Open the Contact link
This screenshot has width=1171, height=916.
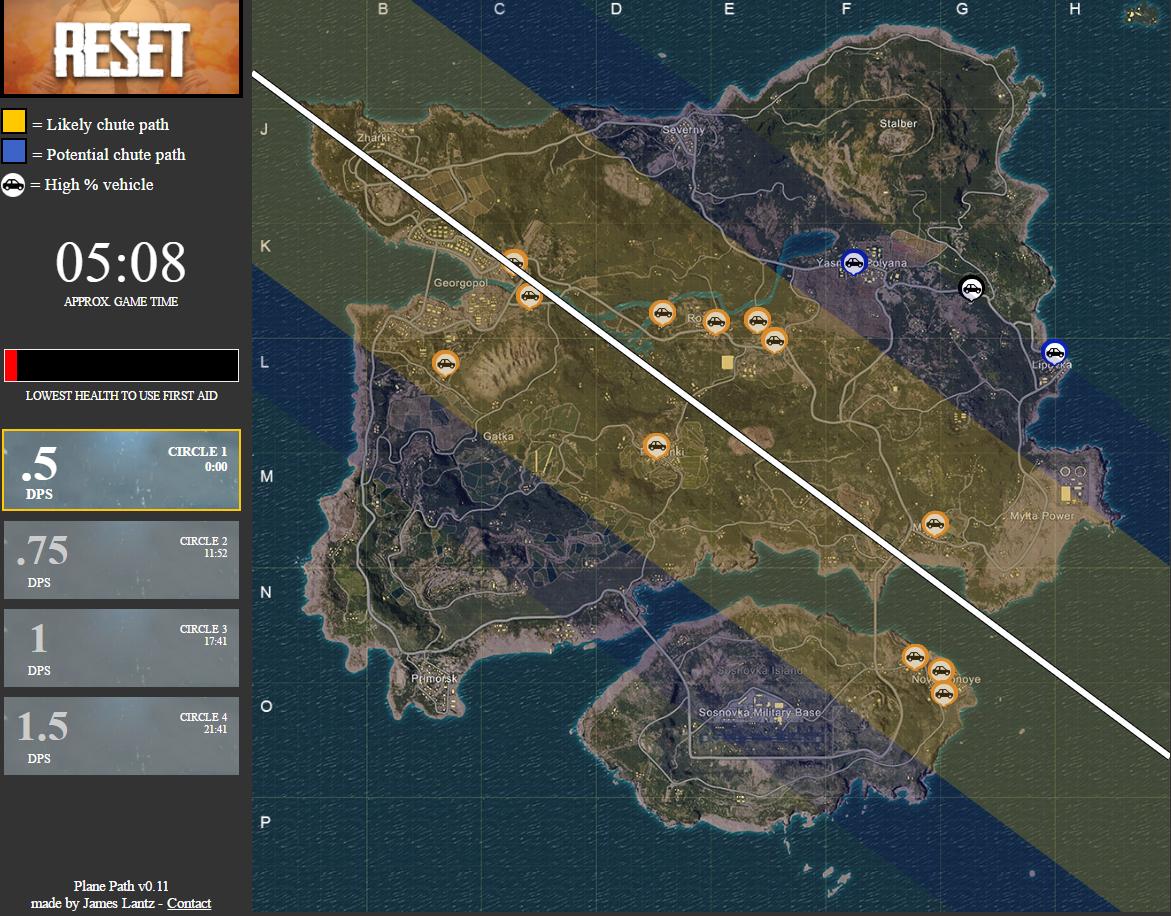[189, 903]
